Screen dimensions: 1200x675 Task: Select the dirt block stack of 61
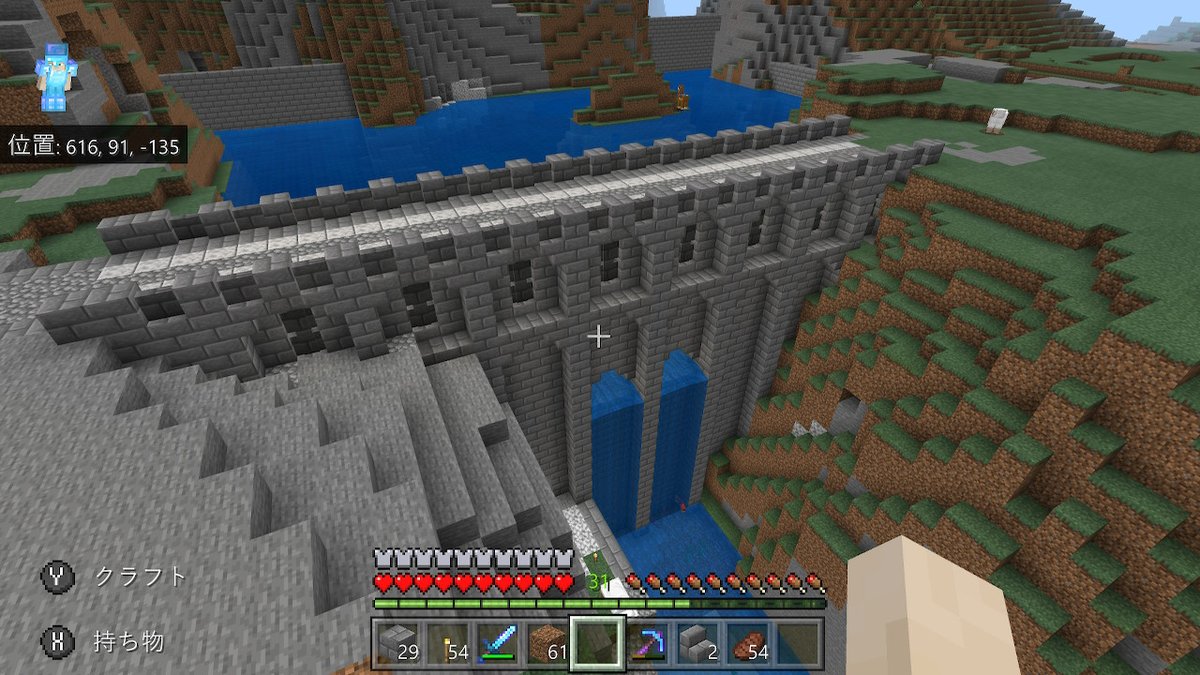click(x=547, y=642)
